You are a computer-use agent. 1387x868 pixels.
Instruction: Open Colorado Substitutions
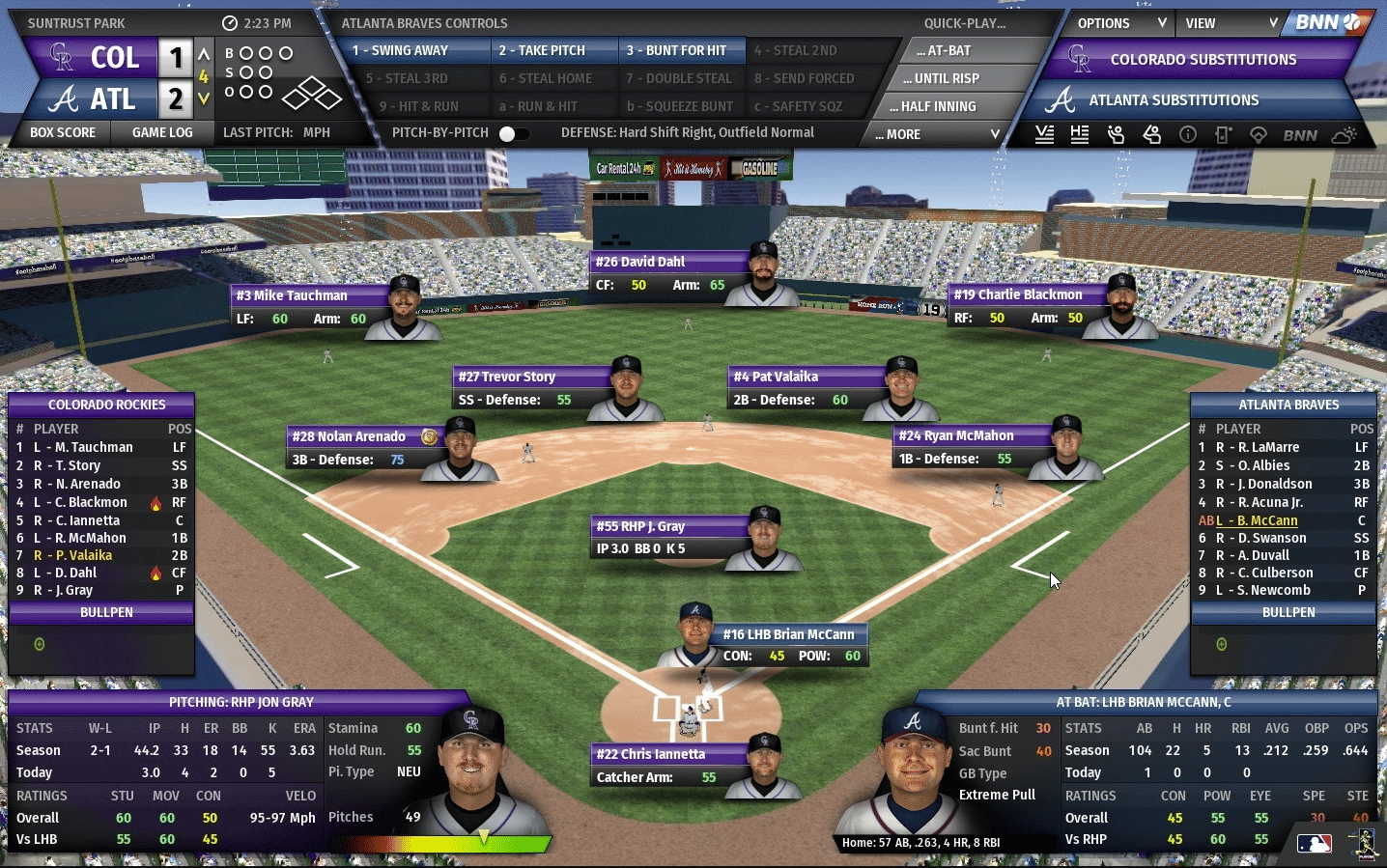(x=1203, y=60)
